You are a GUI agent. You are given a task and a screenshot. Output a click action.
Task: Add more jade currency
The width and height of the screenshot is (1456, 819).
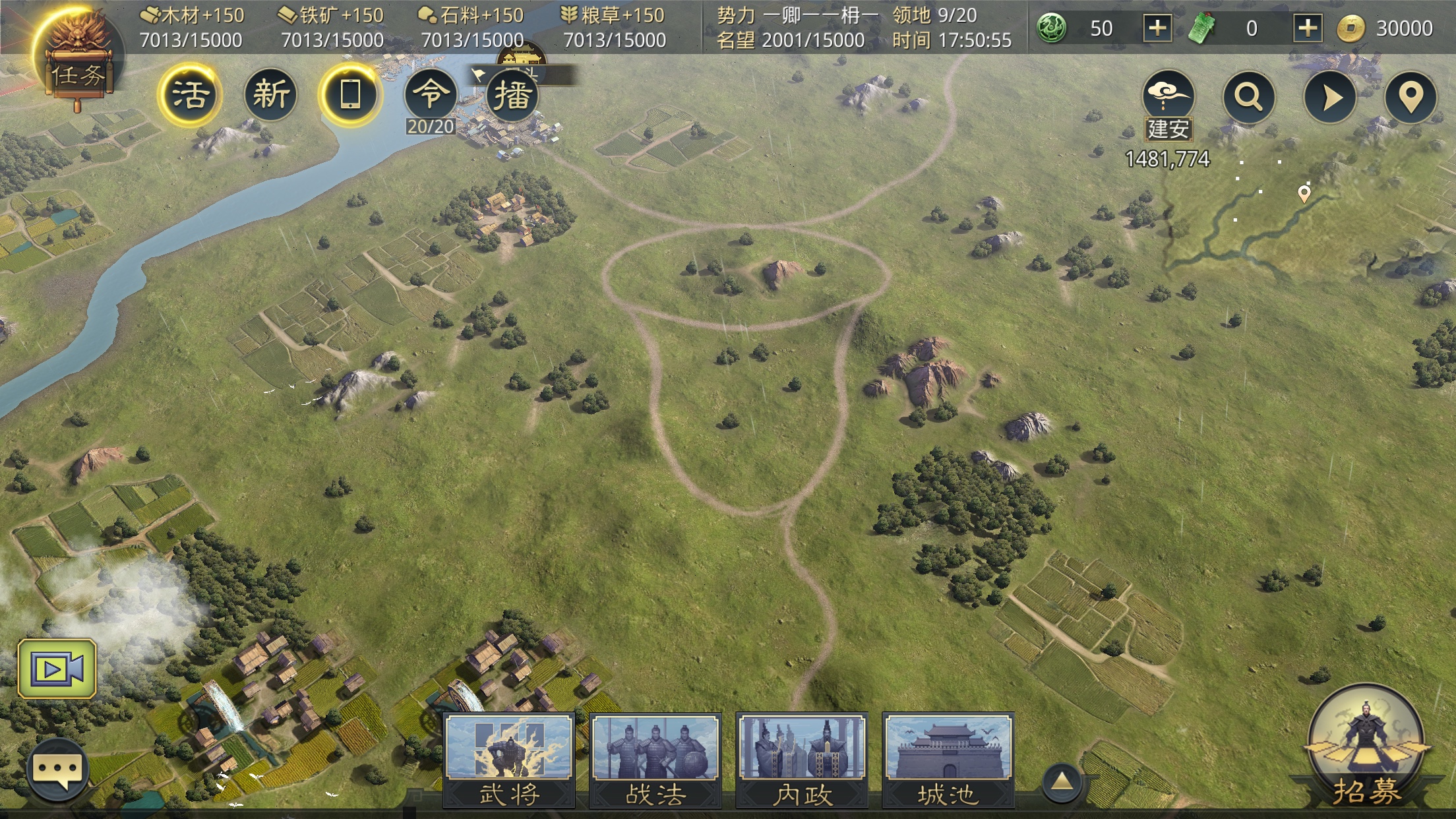(x=1157, y=28)
